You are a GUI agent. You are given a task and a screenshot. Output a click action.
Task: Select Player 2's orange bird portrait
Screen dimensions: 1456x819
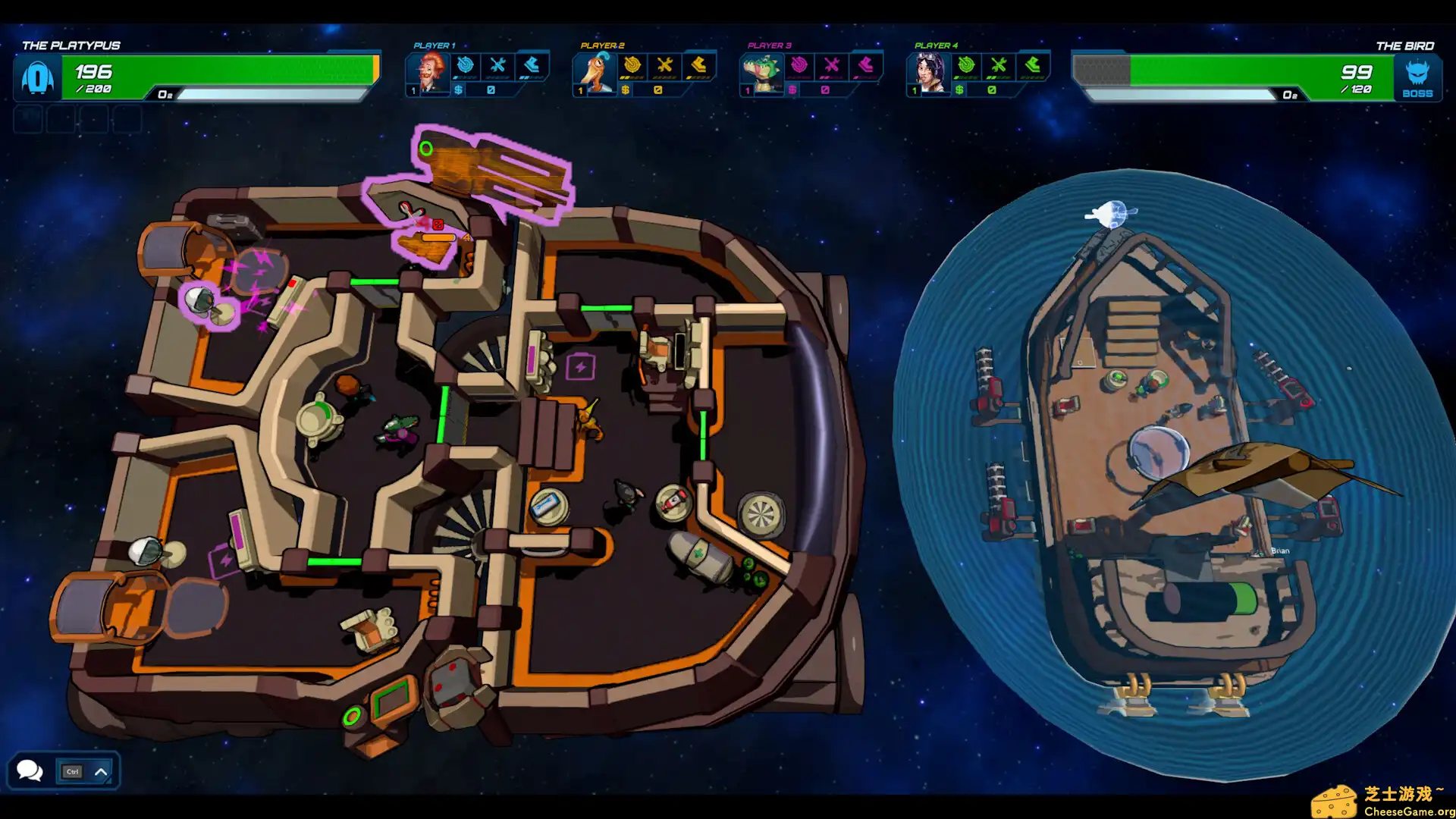click(595, 73)
